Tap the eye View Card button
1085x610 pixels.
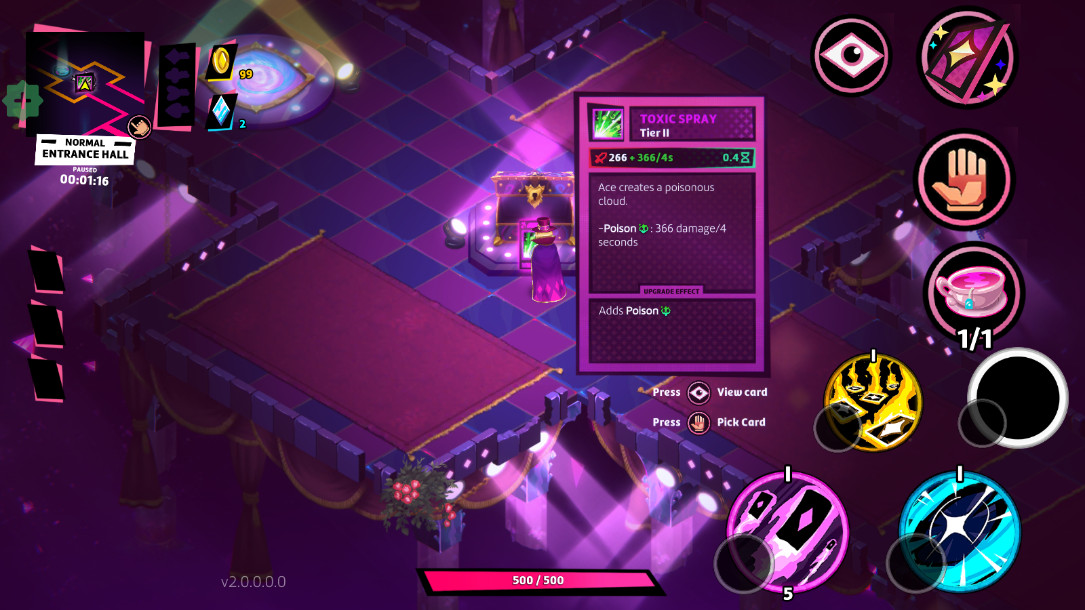pyautogui.click(x=851, y=54)
